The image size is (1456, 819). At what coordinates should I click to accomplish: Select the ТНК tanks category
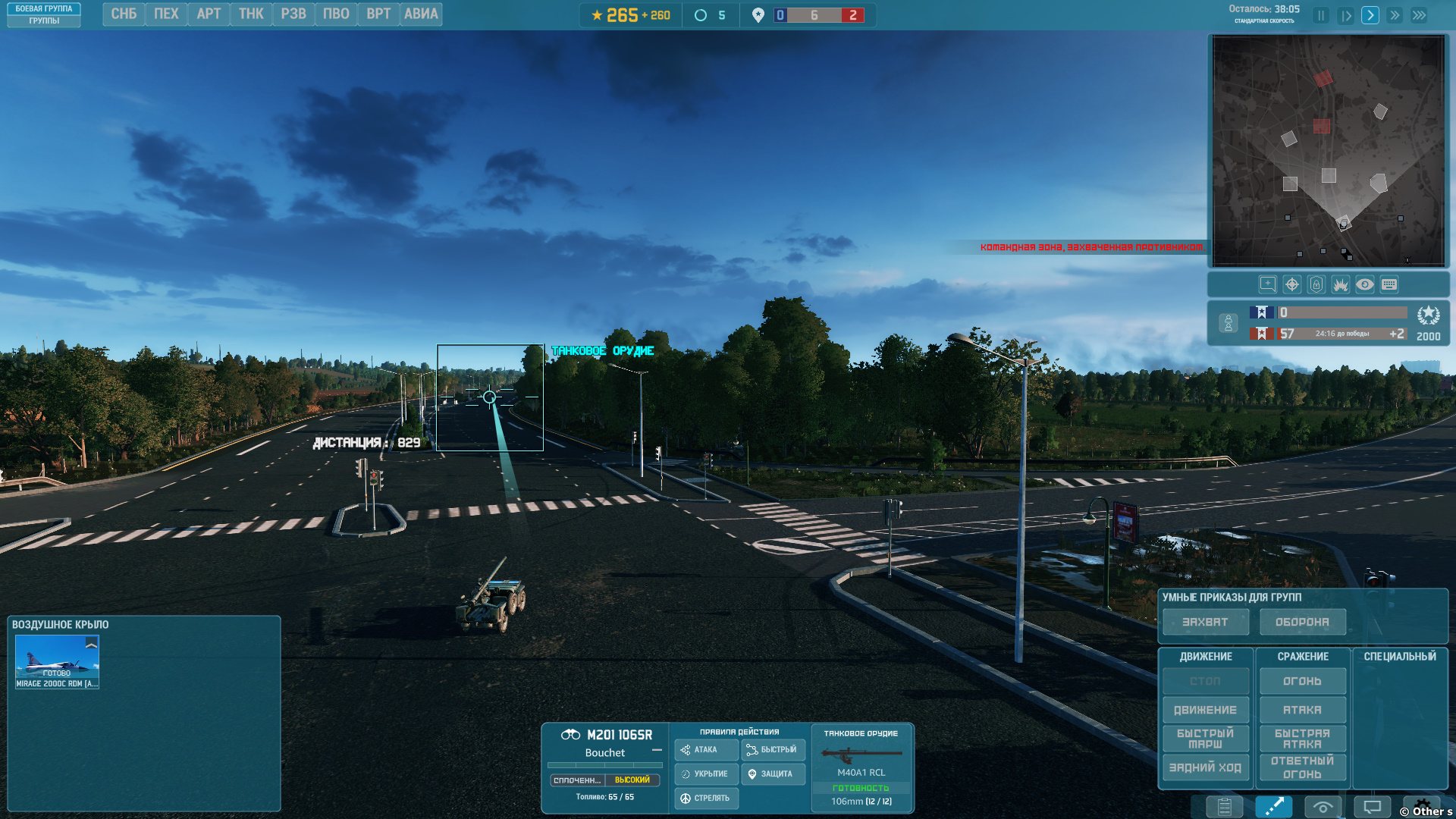[x=251, y=14]
